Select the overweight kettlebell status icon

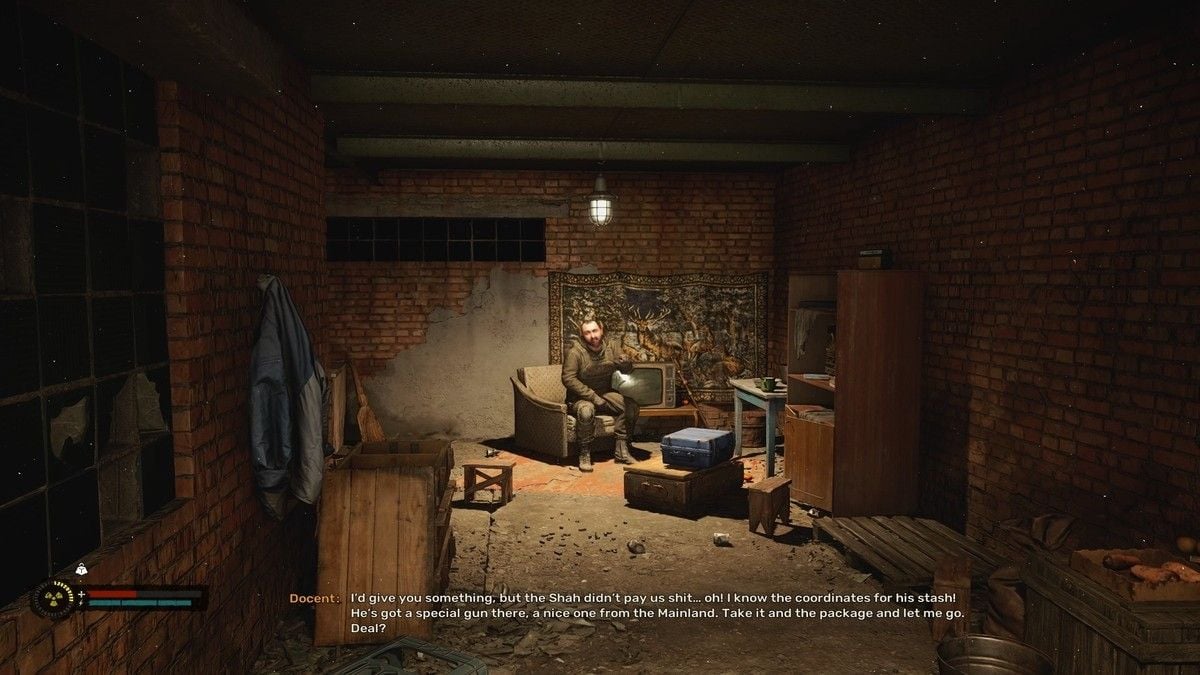[81, 569]
